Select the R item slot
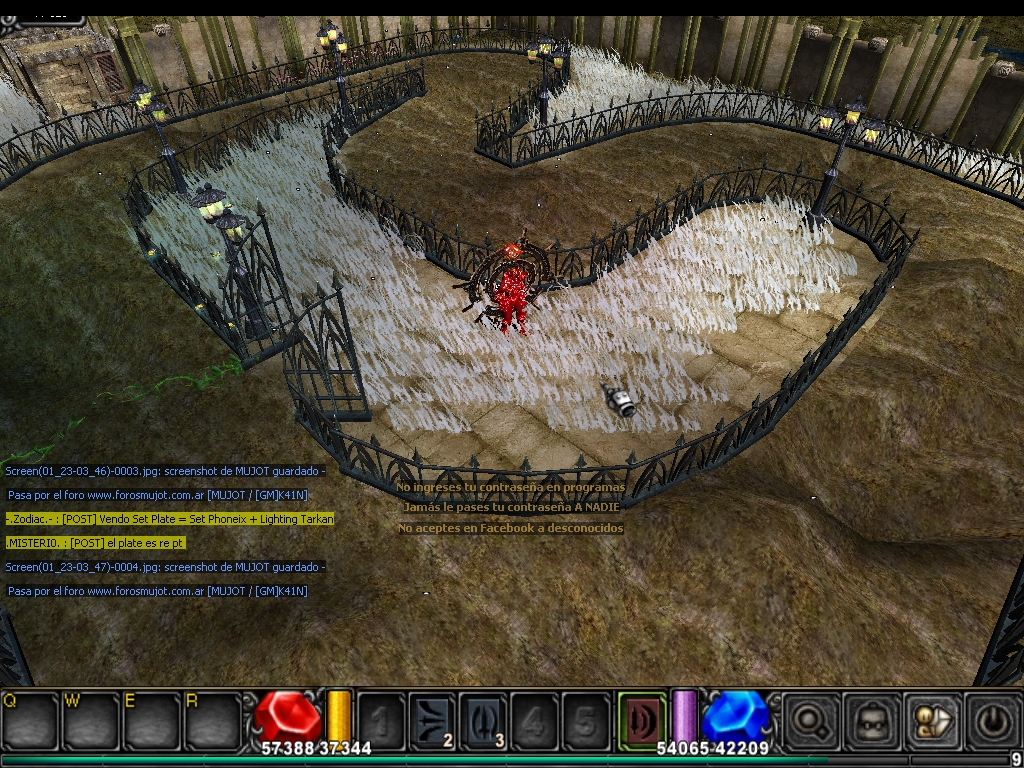 point(212,720)
